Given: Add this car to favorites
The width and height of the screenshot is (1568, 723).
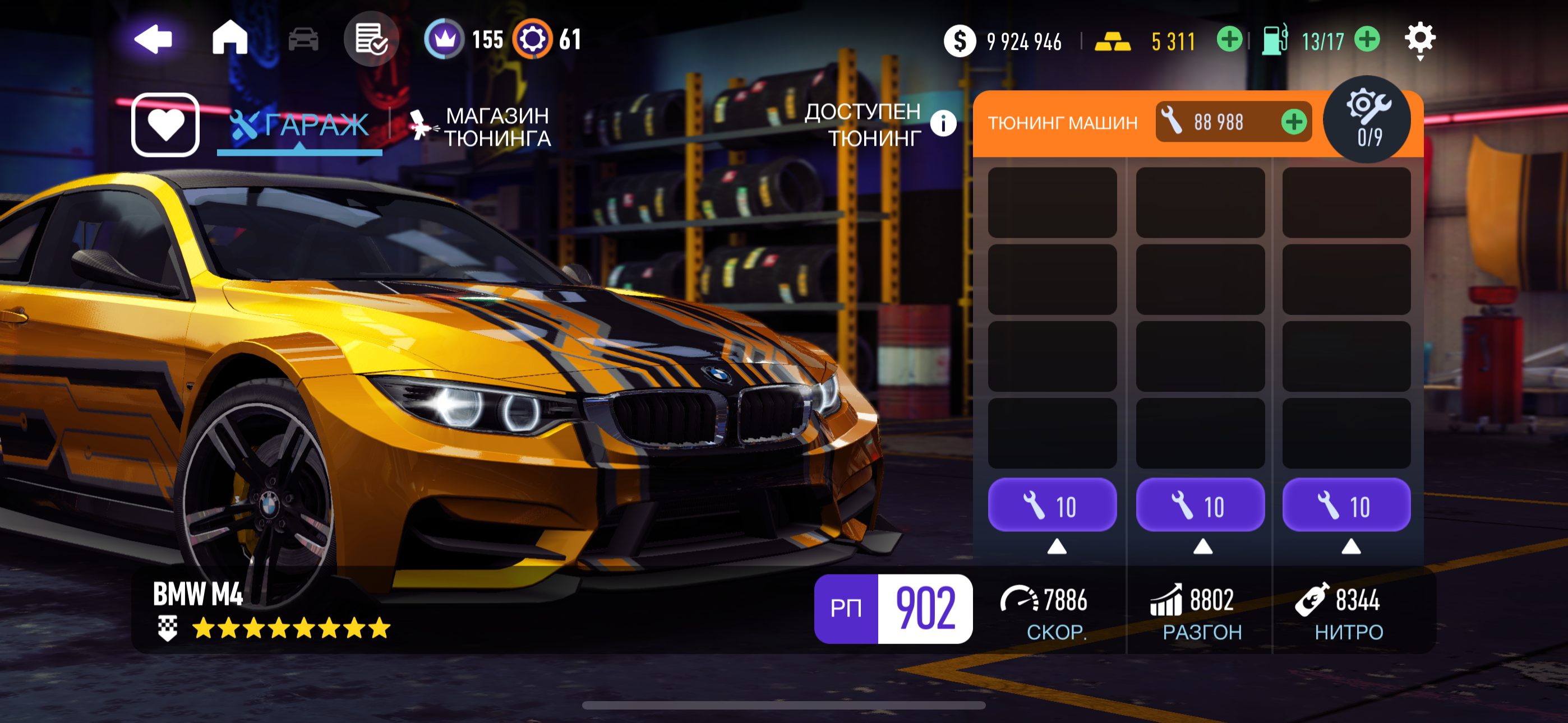Looking at the screenshot, I should point(165,125).
